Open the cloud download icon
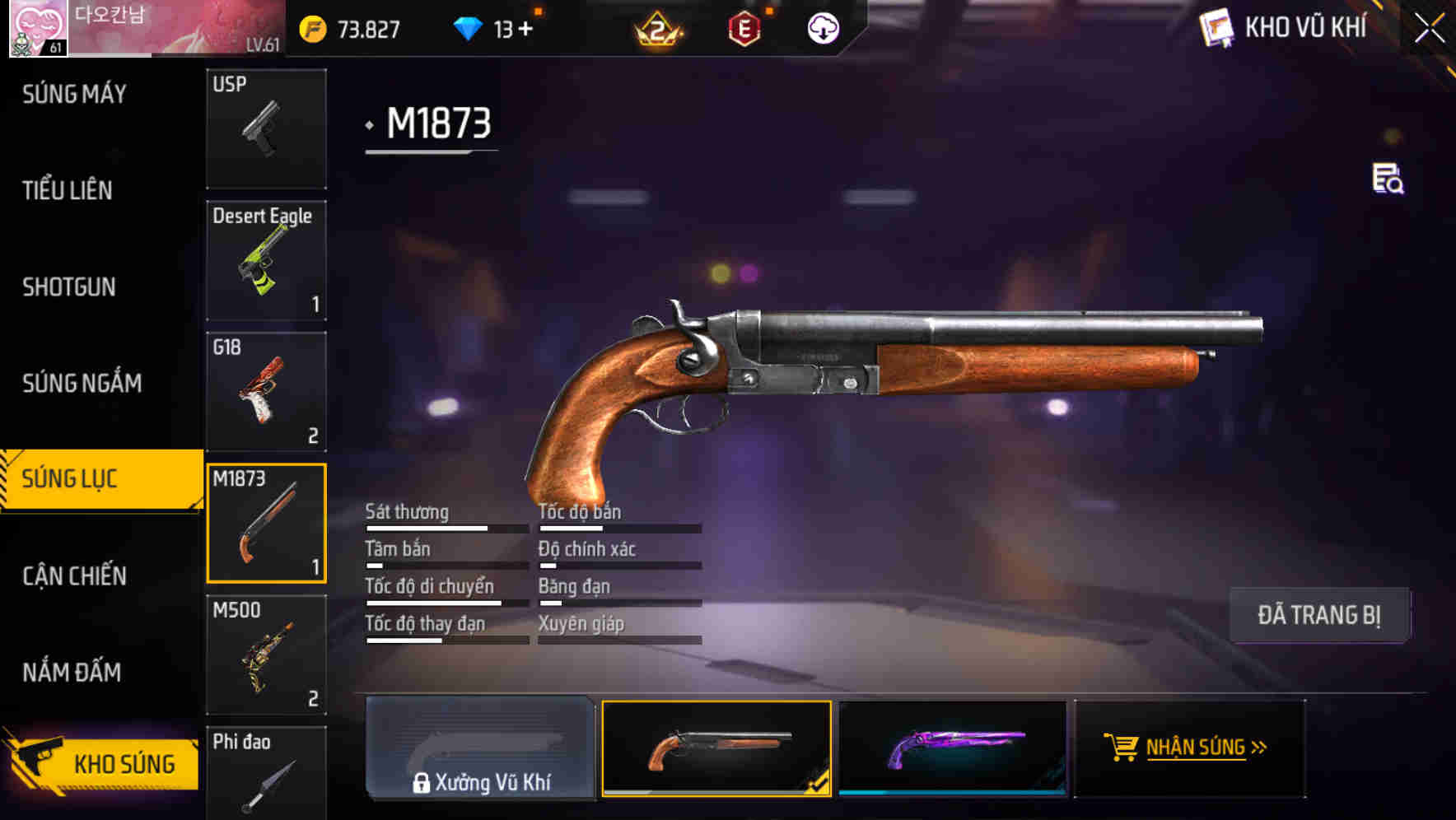 (x=824, y=27)
